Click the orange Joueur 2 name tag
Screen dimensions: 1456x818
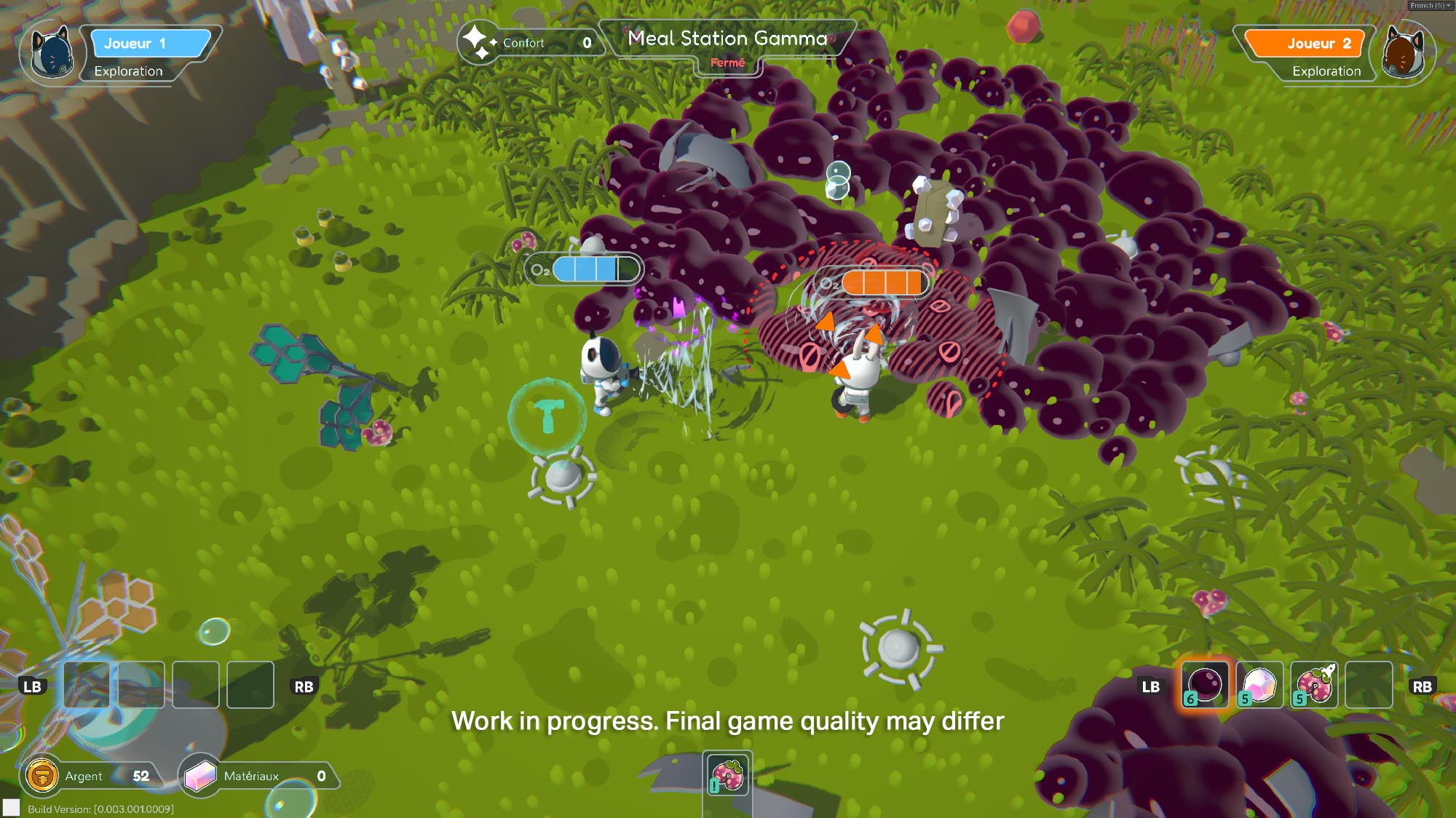pyautogui.click(x=1305, y=43)
